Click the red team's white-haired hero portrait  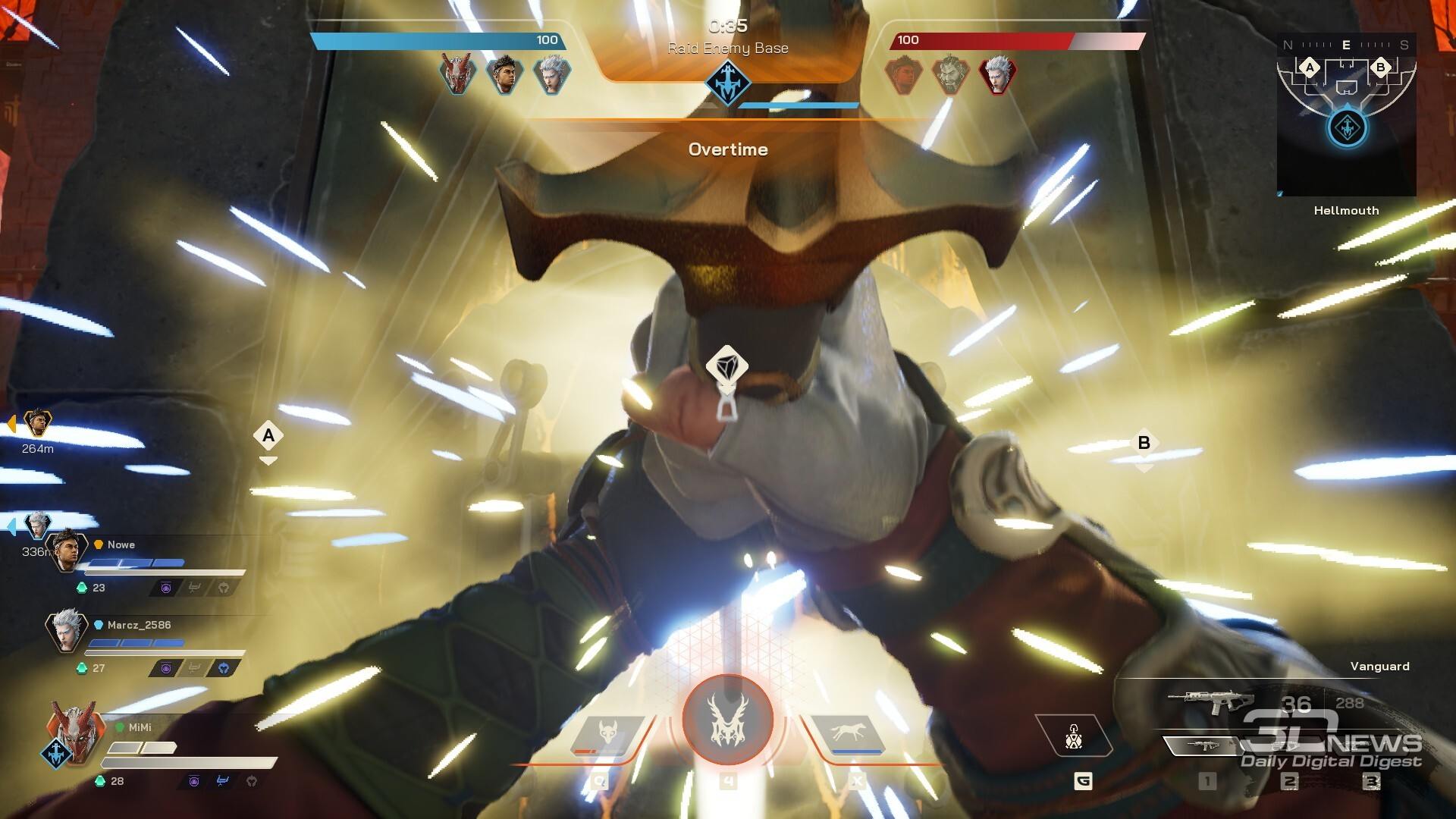pos(997,74)
